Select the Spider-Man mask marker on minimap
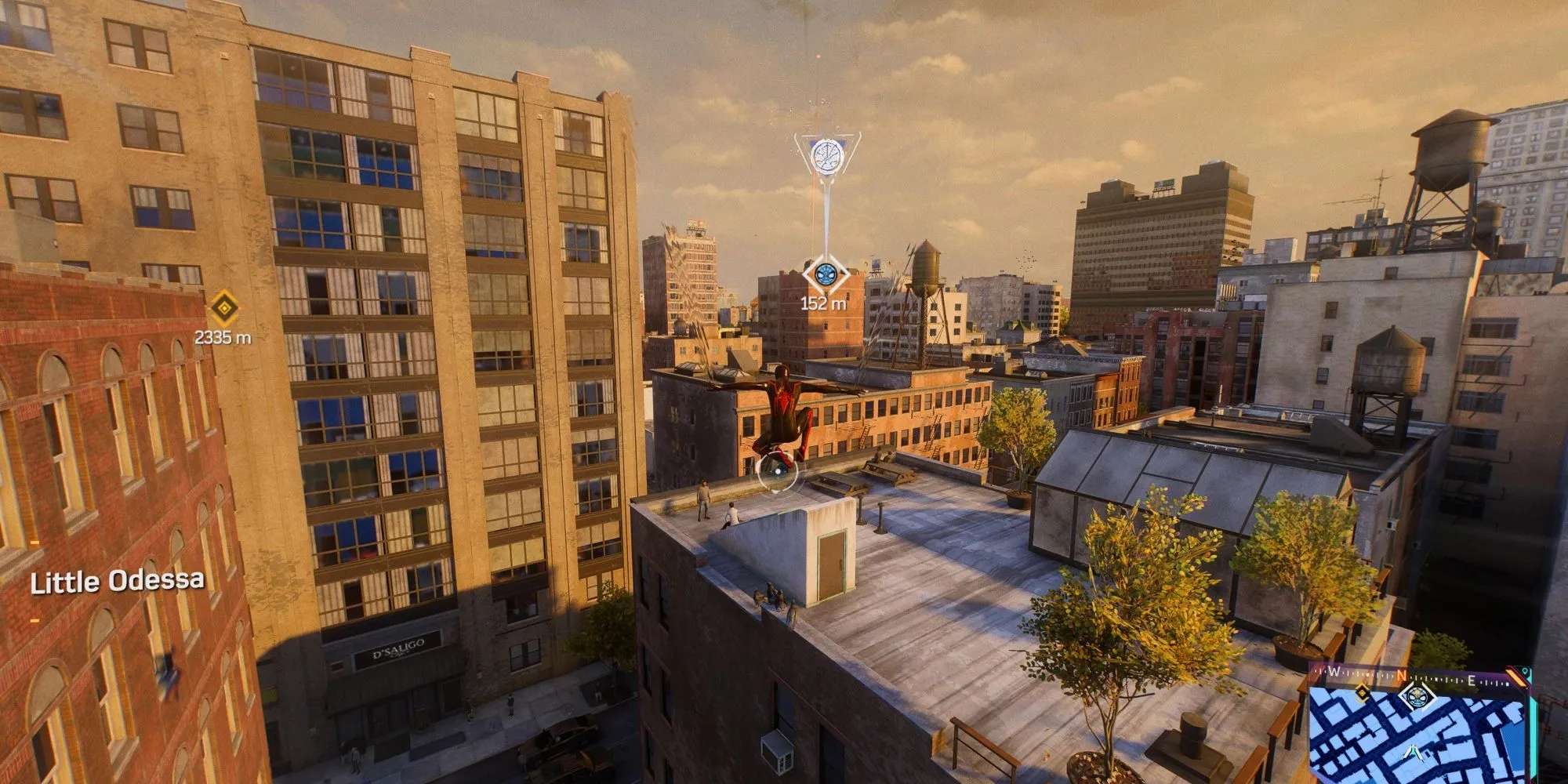This screenshot has width=1568, height=784. pos(1417,695)
